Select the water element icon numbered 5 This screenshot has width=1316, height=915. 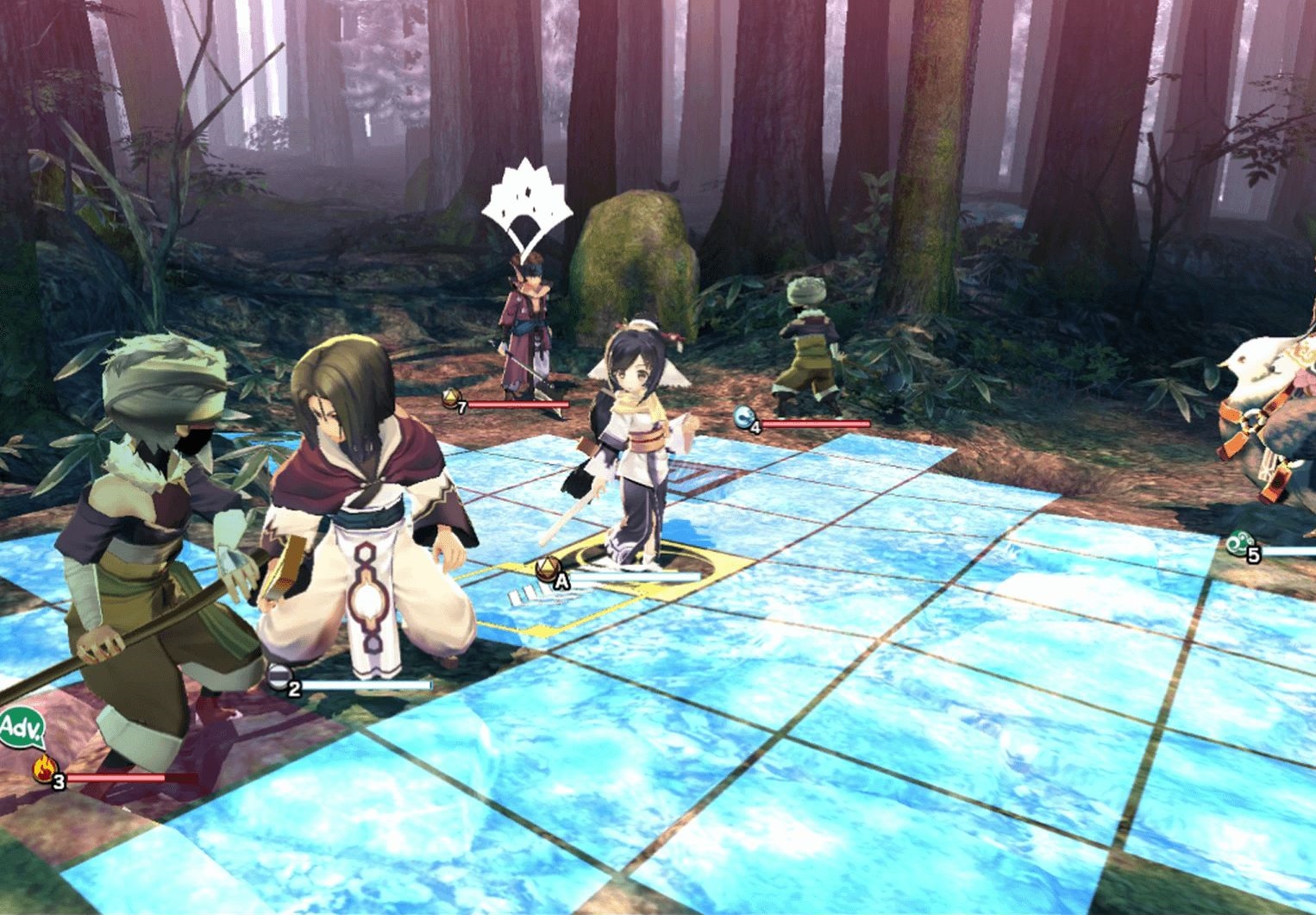click(1238, 543)
